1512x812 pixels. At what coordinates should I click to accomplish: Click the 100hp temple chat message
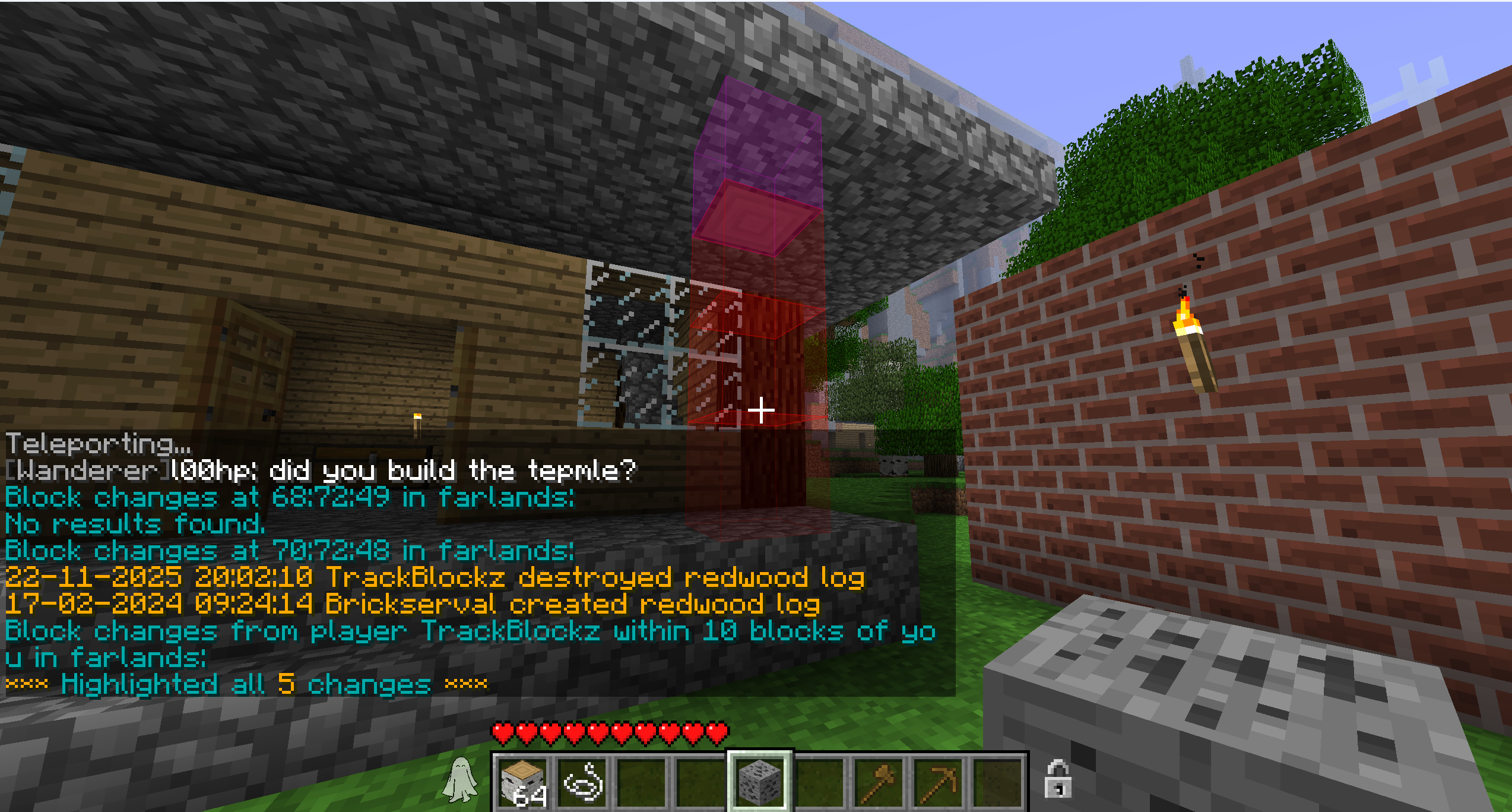321,471
